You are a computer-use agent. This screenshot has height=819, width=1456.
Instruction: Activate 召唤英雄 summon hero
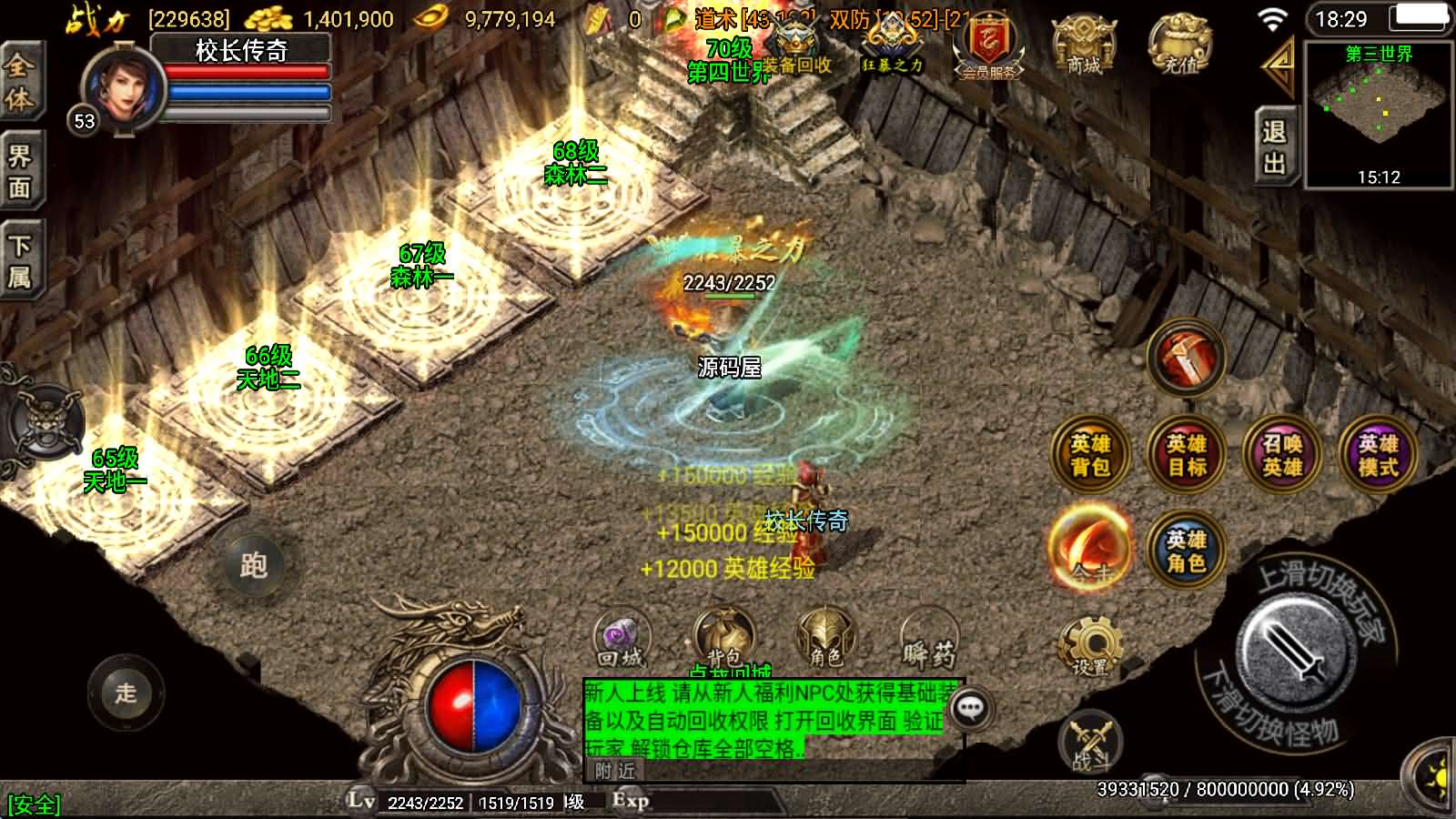coord(1282,455)
